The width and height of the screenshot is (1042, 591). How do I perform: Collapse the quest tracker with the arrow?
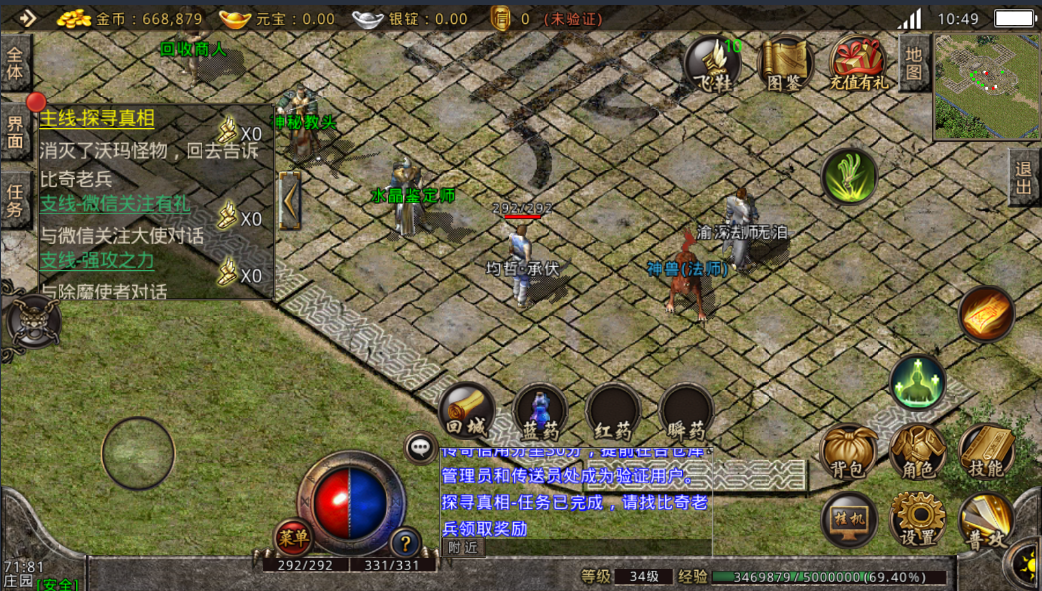tap(290, 200)
